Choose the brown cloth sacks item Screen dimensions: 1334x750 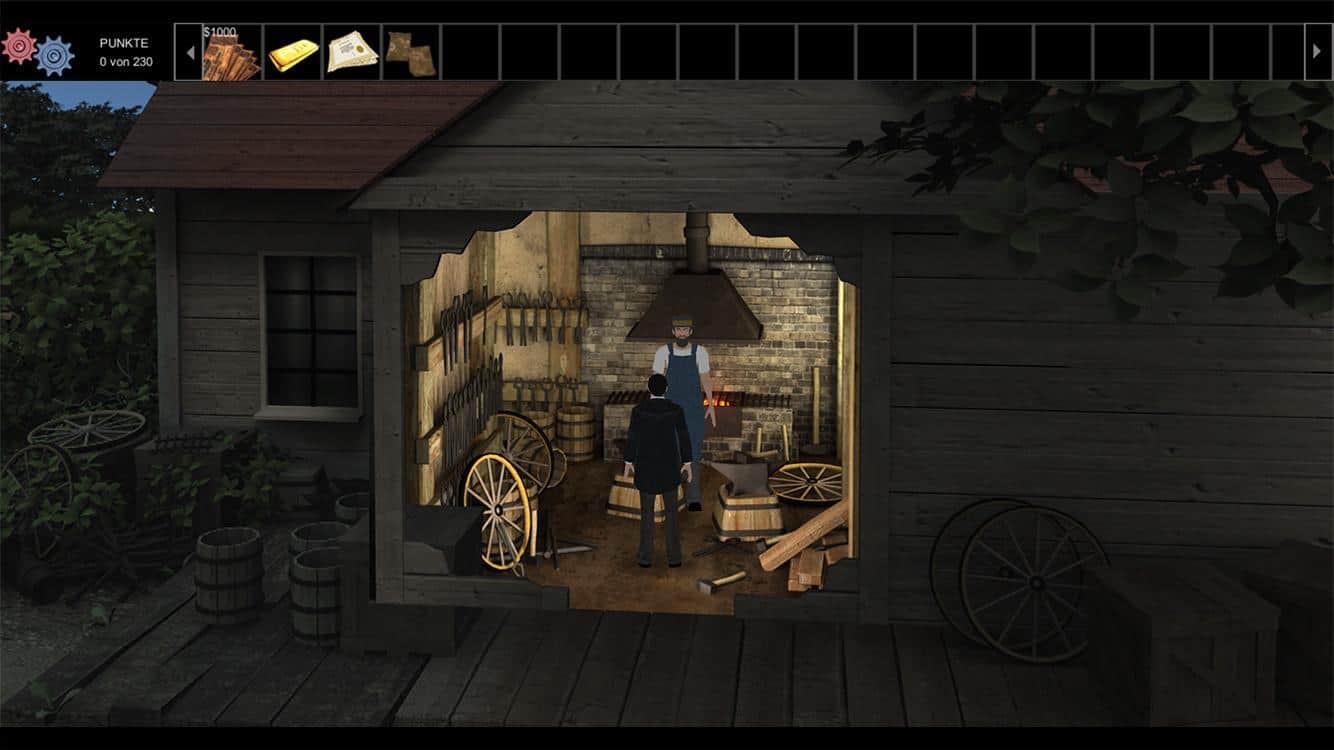[411, 53]
